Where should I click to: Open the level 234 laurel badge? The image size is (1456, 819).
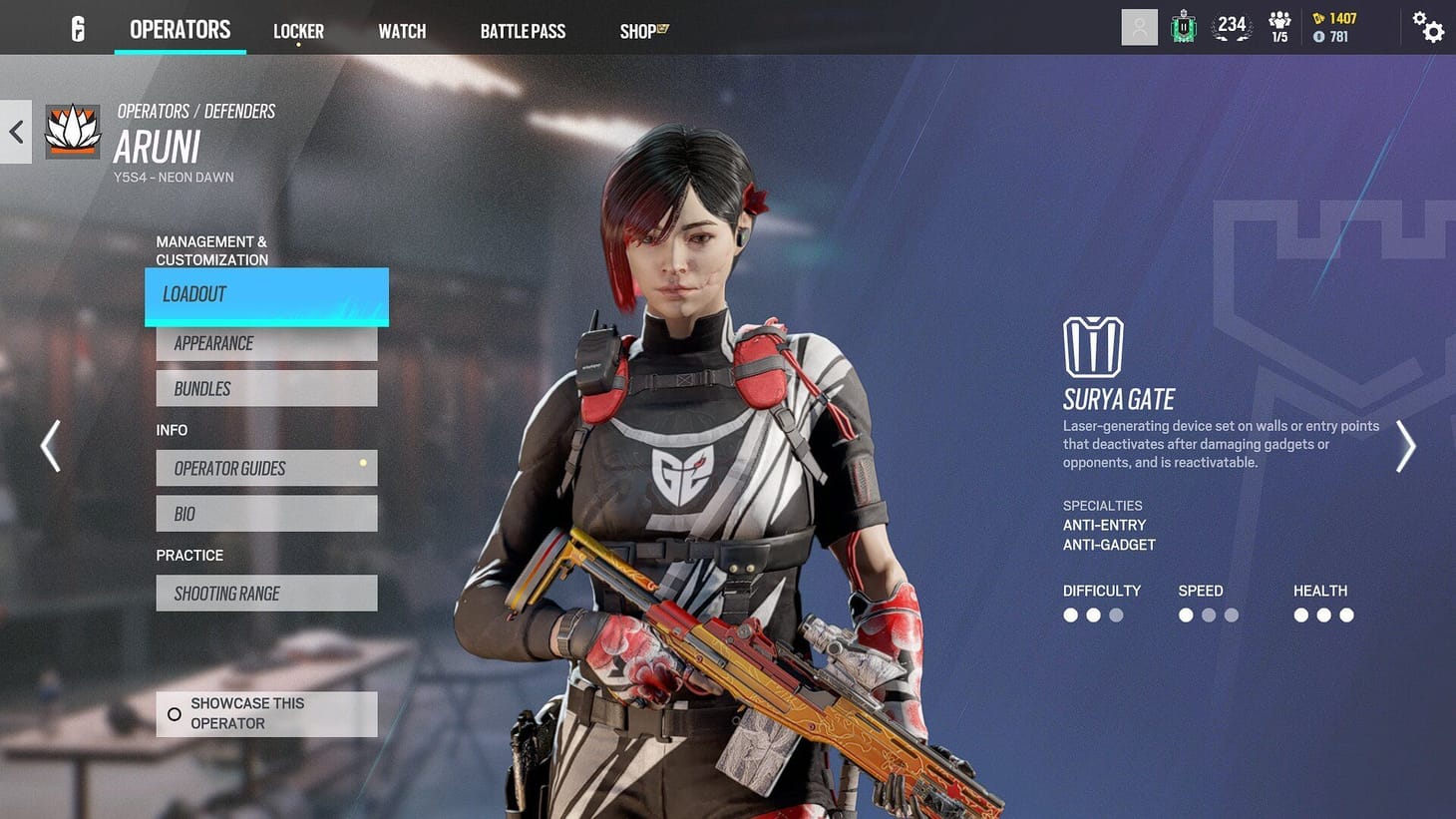[1232, 27]
